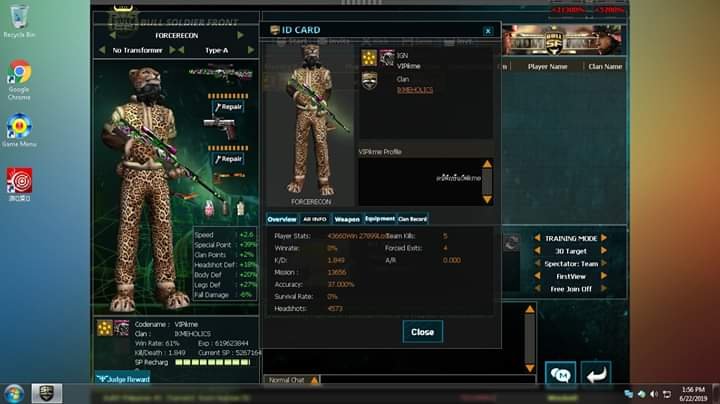
Task: Toggle Free Join Off with its right arrow
Action: pyautogui.click(x=604, y=289)
